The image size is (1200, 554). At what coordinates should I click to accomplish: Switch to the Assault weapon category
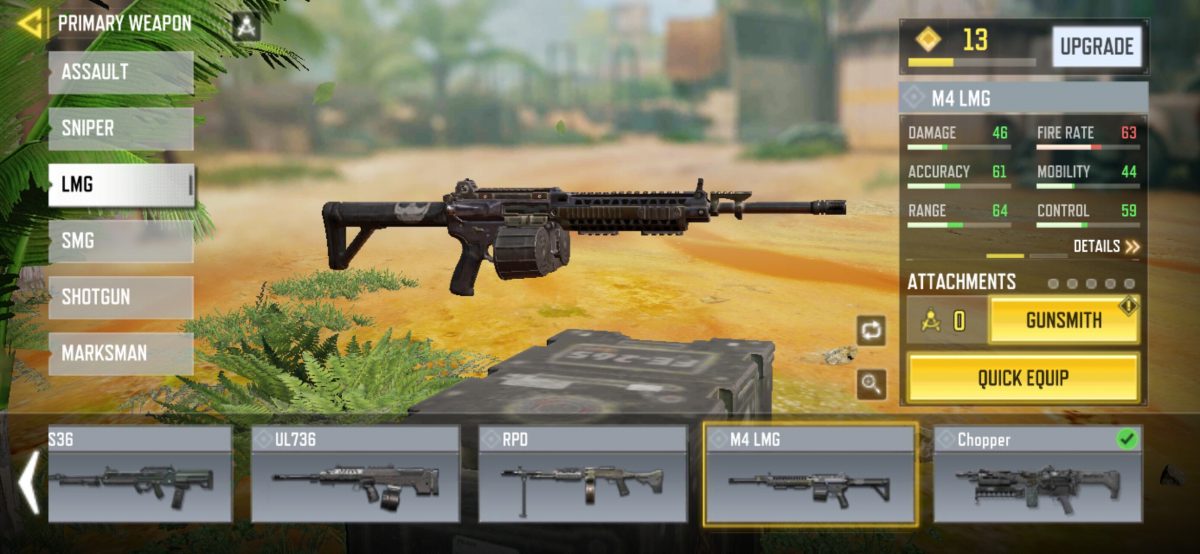(x=120, y=73)
